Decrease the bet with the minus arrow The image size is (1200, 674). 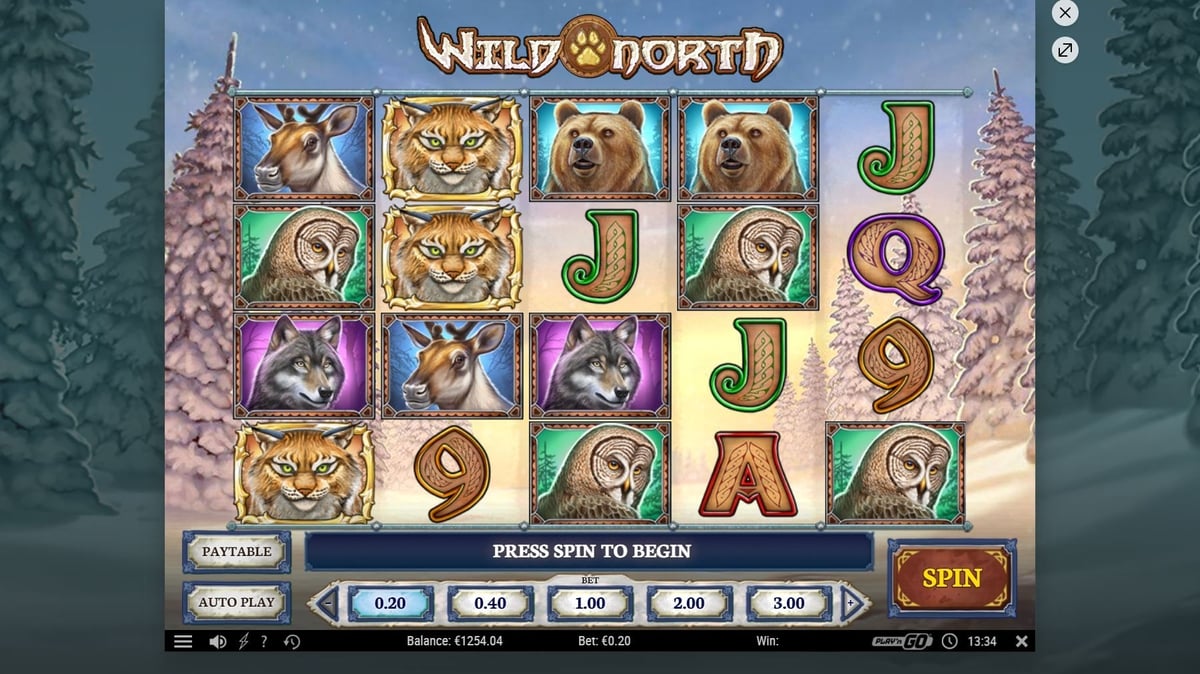[326, 603]
